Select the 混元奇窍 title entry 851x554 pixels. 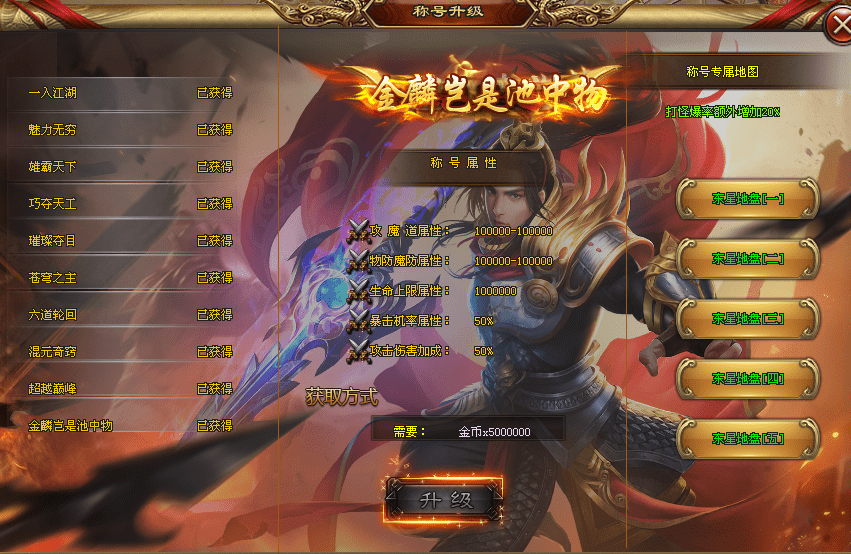(130, 352)
